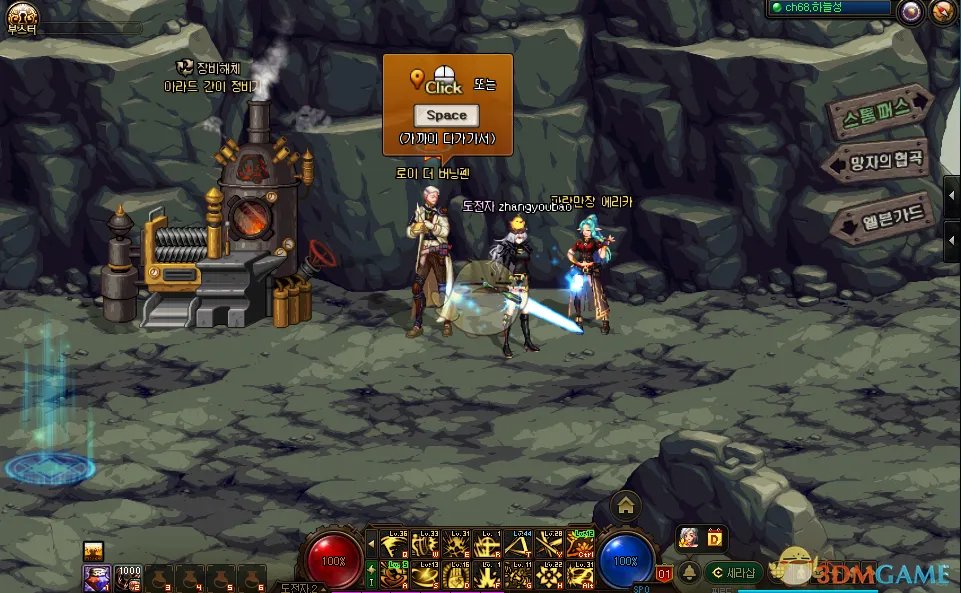Click the small orange buff icon above quick slots
Screen dimensions: 961x593
pyautogui.click(x=94, y=550)
